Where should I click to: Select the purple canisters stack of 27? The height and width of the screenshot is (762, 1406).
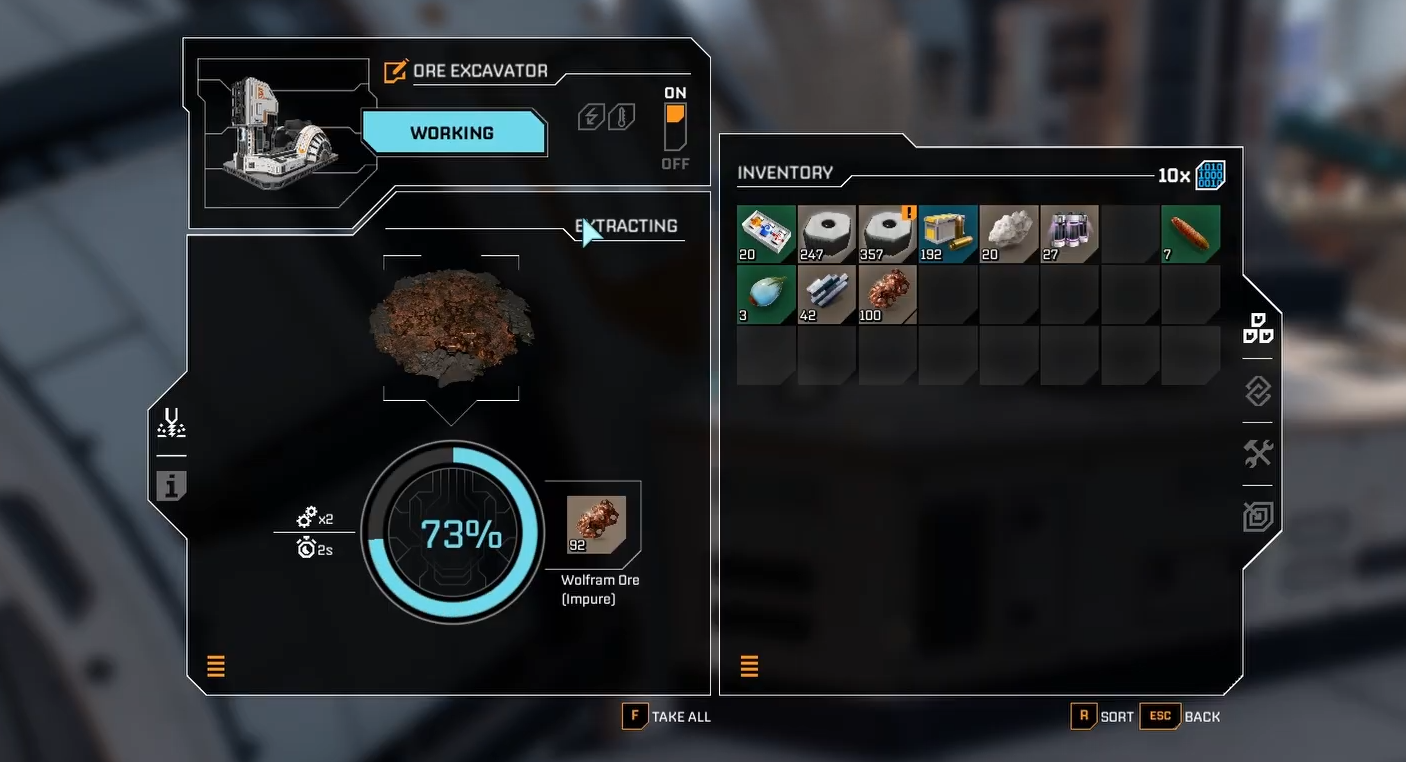1069,234
